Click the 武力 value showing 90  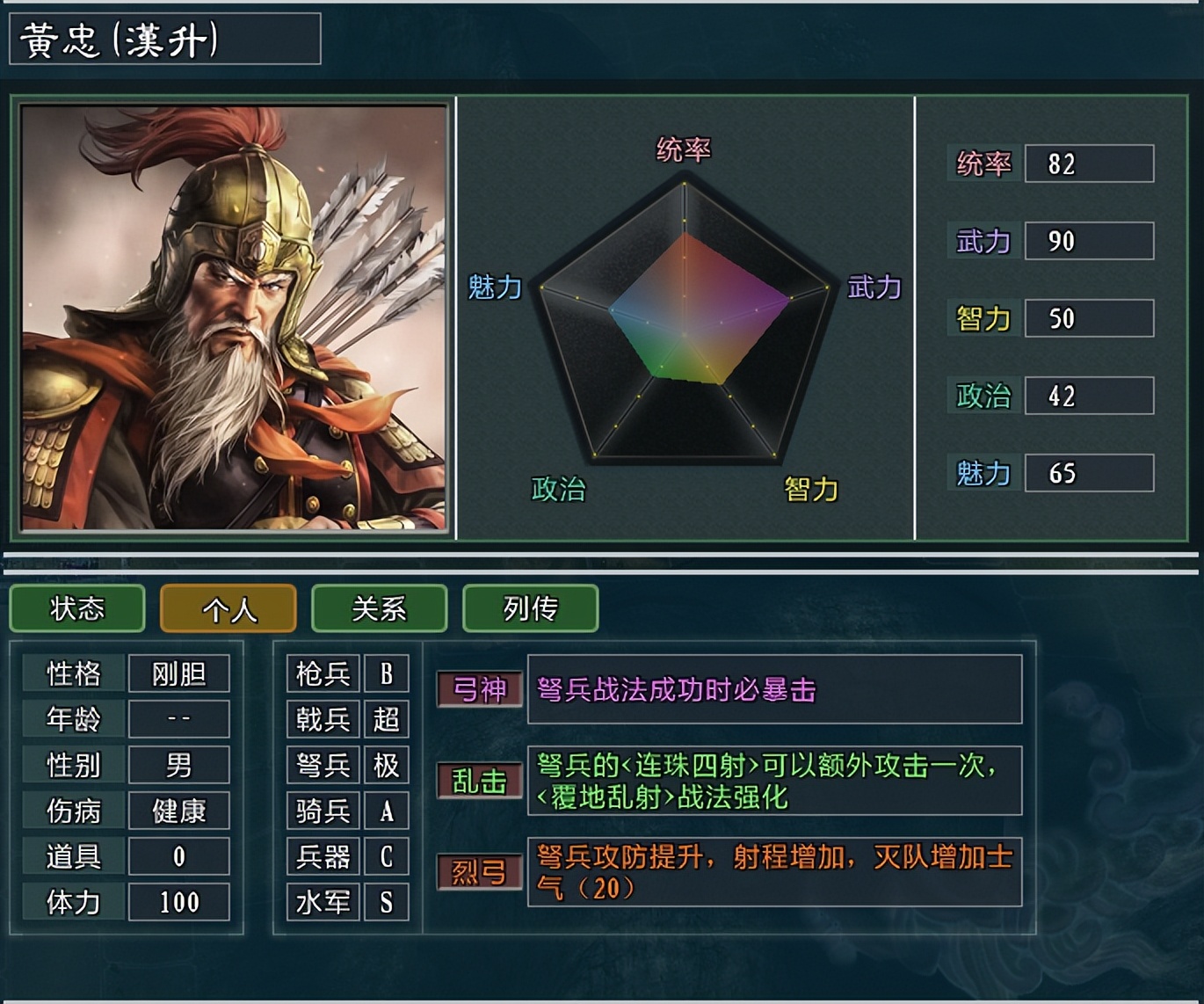(1088, 240)
